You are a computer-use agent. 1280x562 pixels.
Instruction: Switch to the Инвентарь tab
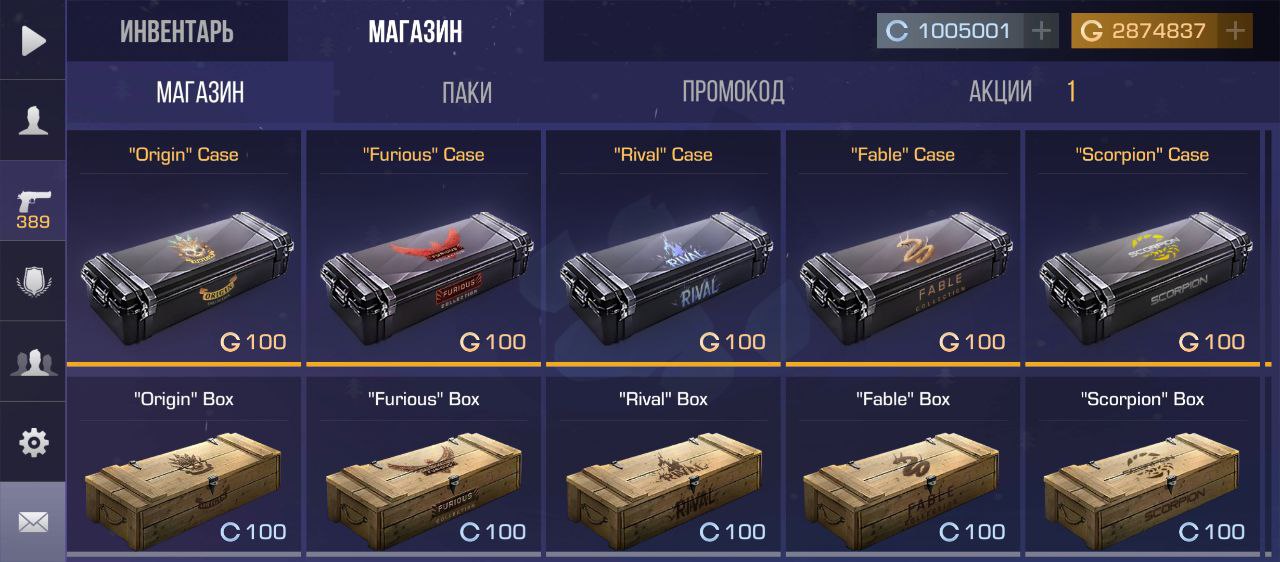[177, 32]
